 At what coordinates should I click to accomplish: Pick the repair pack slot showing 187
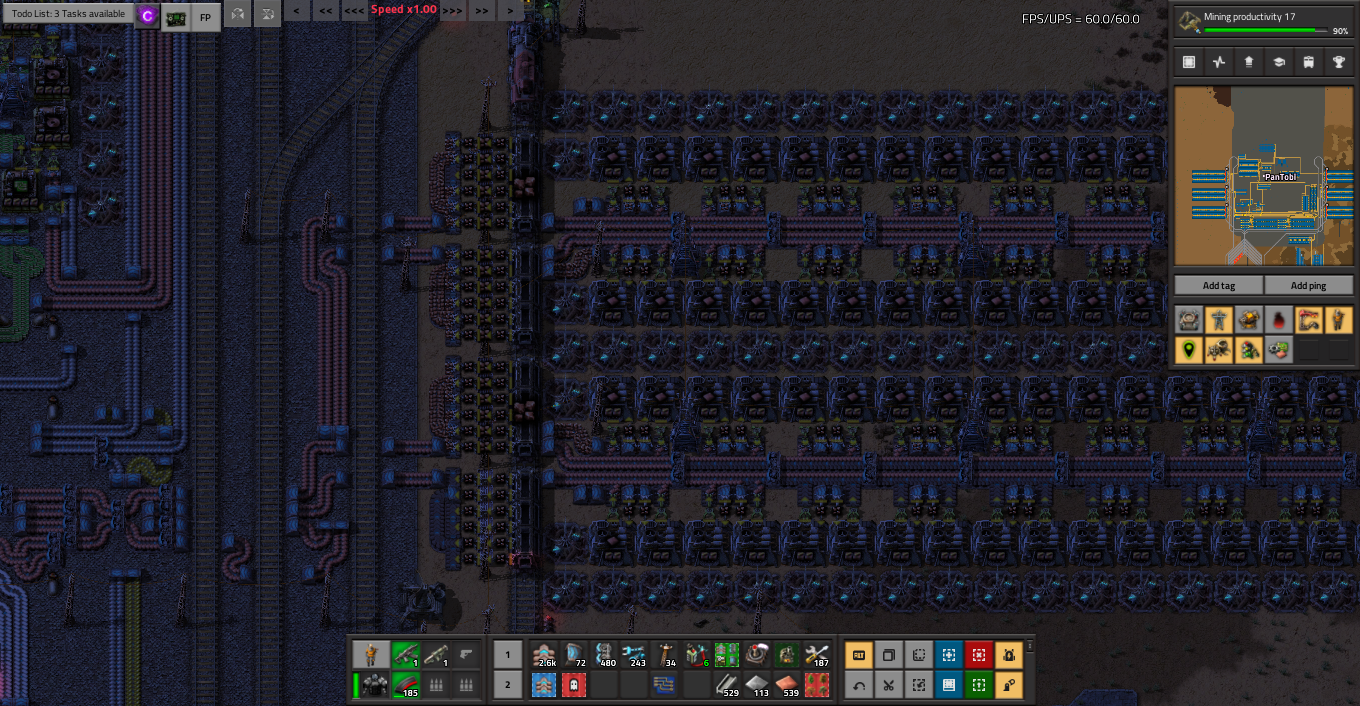[818, 656]
